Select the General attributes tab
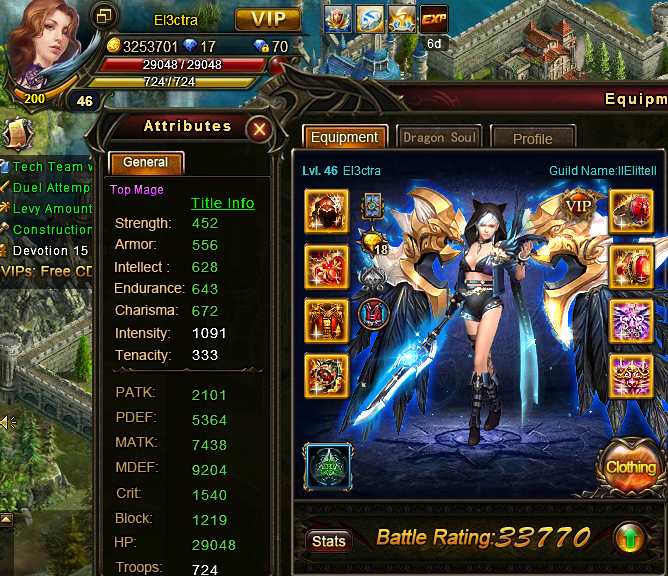This screenshot has height=576, width=668. [146, 163]
